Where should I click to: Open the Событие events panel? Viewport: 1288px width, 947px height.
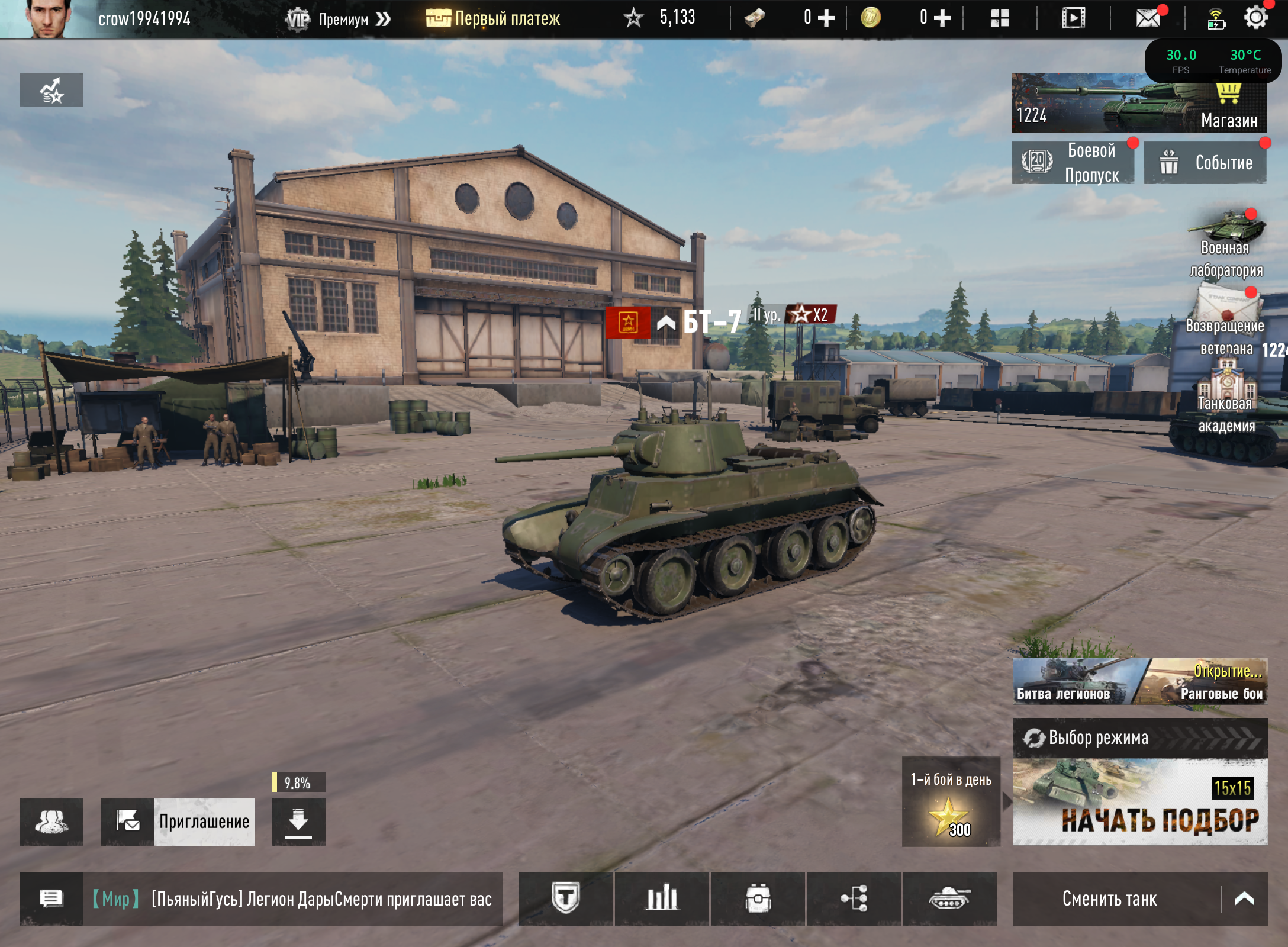click(x=1205, y=163)
